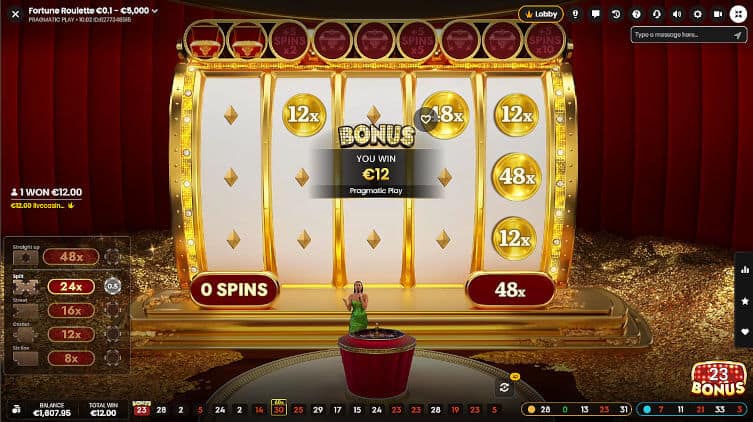753x422 pixels.
Task: Send the chat message arrow
Action: point(740,34)
